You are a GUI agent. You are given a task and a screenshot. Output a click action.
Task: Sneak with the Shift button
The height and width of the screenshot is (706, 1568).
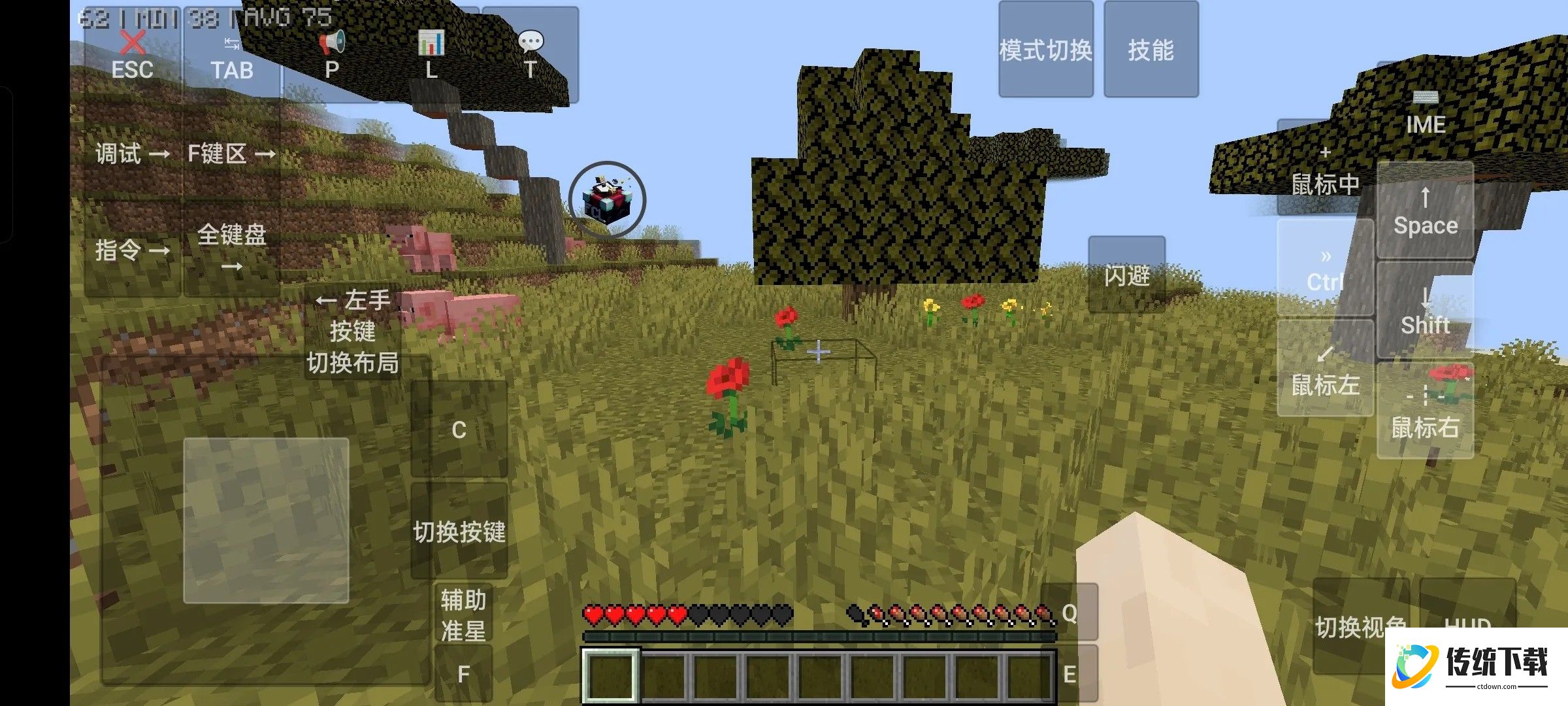(x=1426, y=311)
